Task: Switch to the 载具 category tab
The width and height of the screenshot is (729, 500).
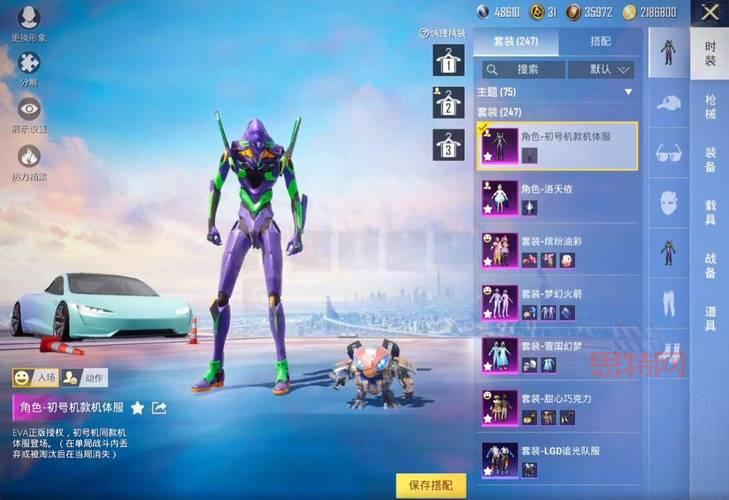Action: pyautogui.click(x=709, y=211)
